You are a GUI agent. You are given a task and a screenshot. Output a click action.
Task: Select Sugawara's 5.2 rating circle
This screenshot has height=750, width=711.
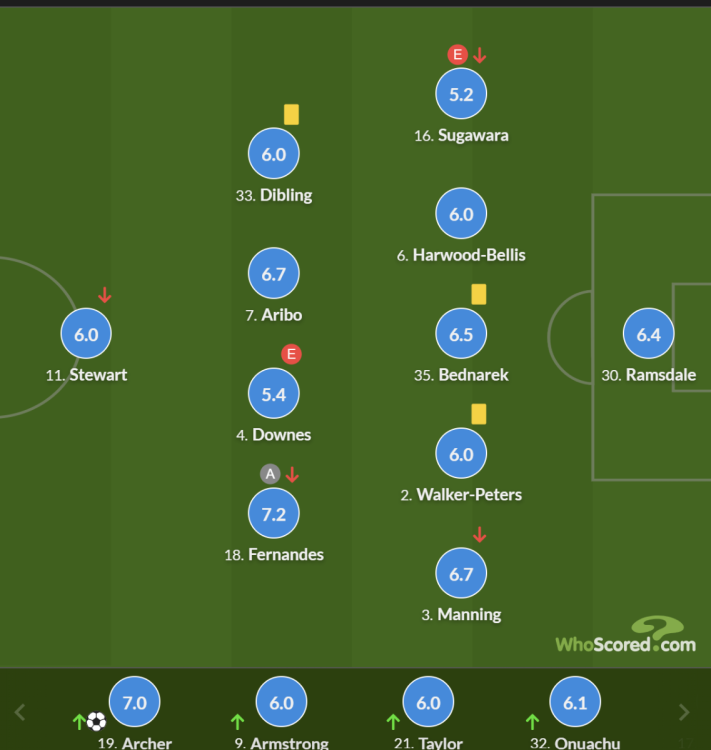461,95
